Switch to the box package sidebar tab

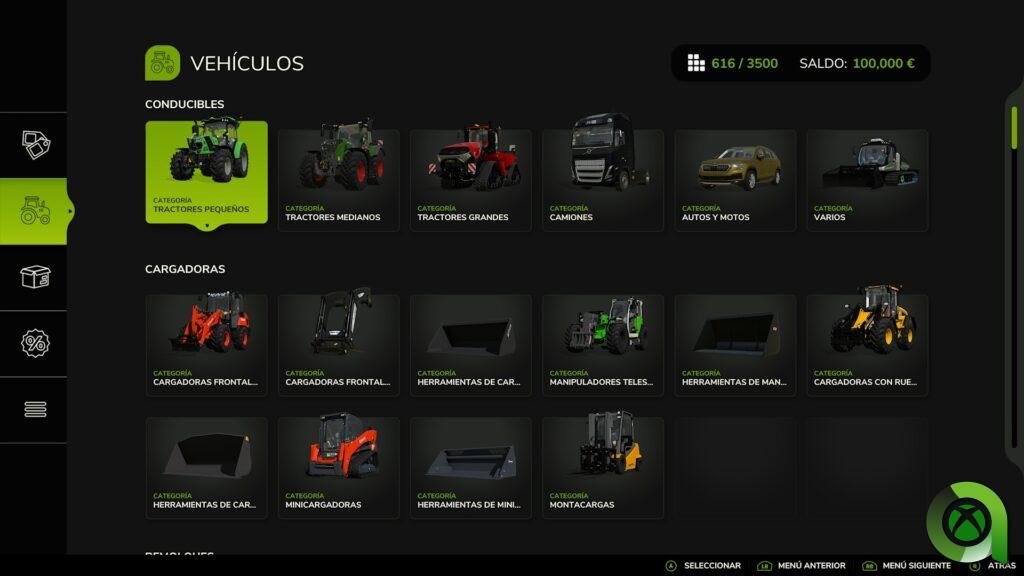pyautogui.click(x=35, y=277)
